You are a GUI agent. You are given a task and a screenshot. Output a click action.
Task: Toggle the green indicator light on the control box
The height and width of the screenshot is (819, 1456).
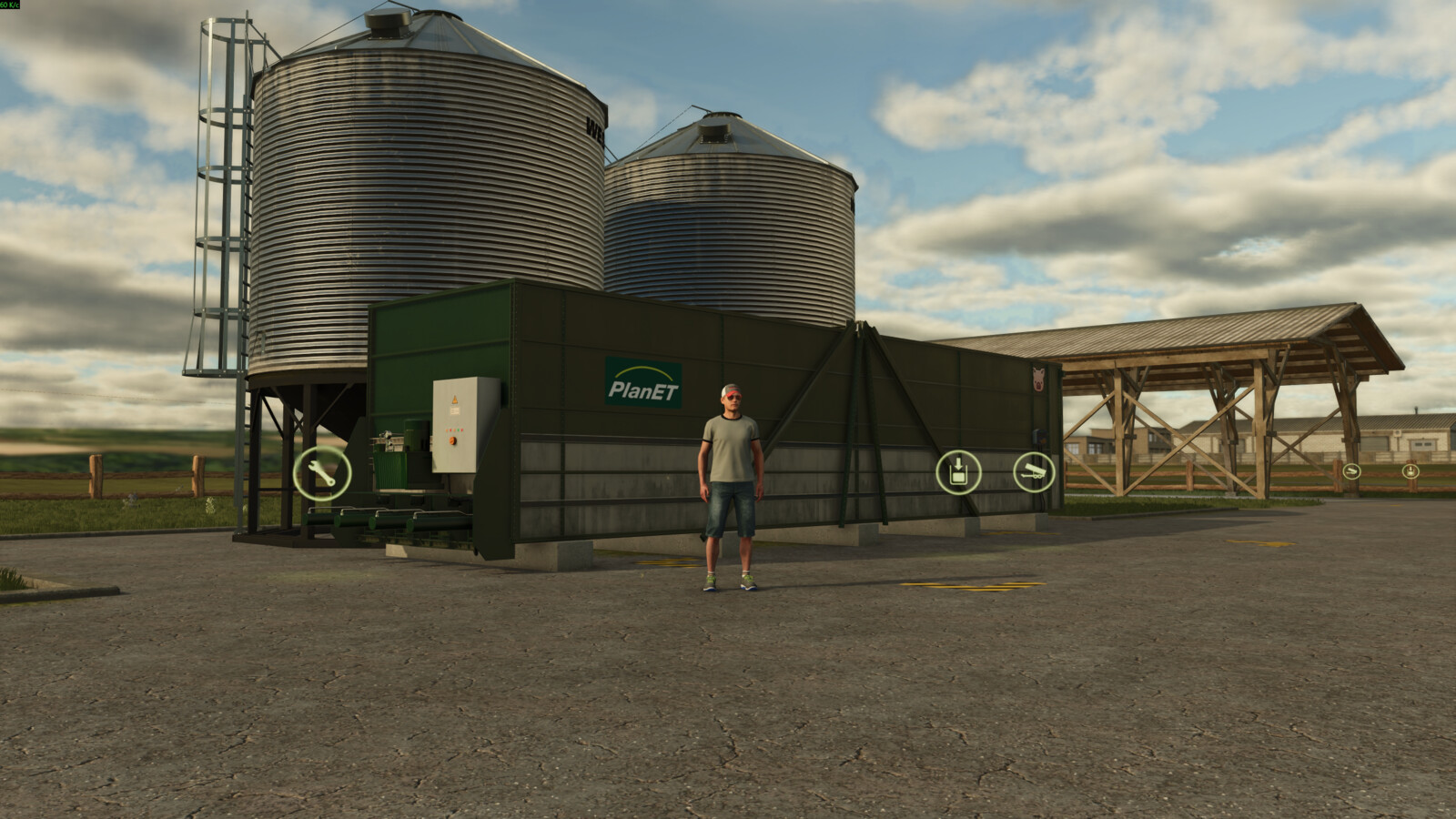click(458, 430)
